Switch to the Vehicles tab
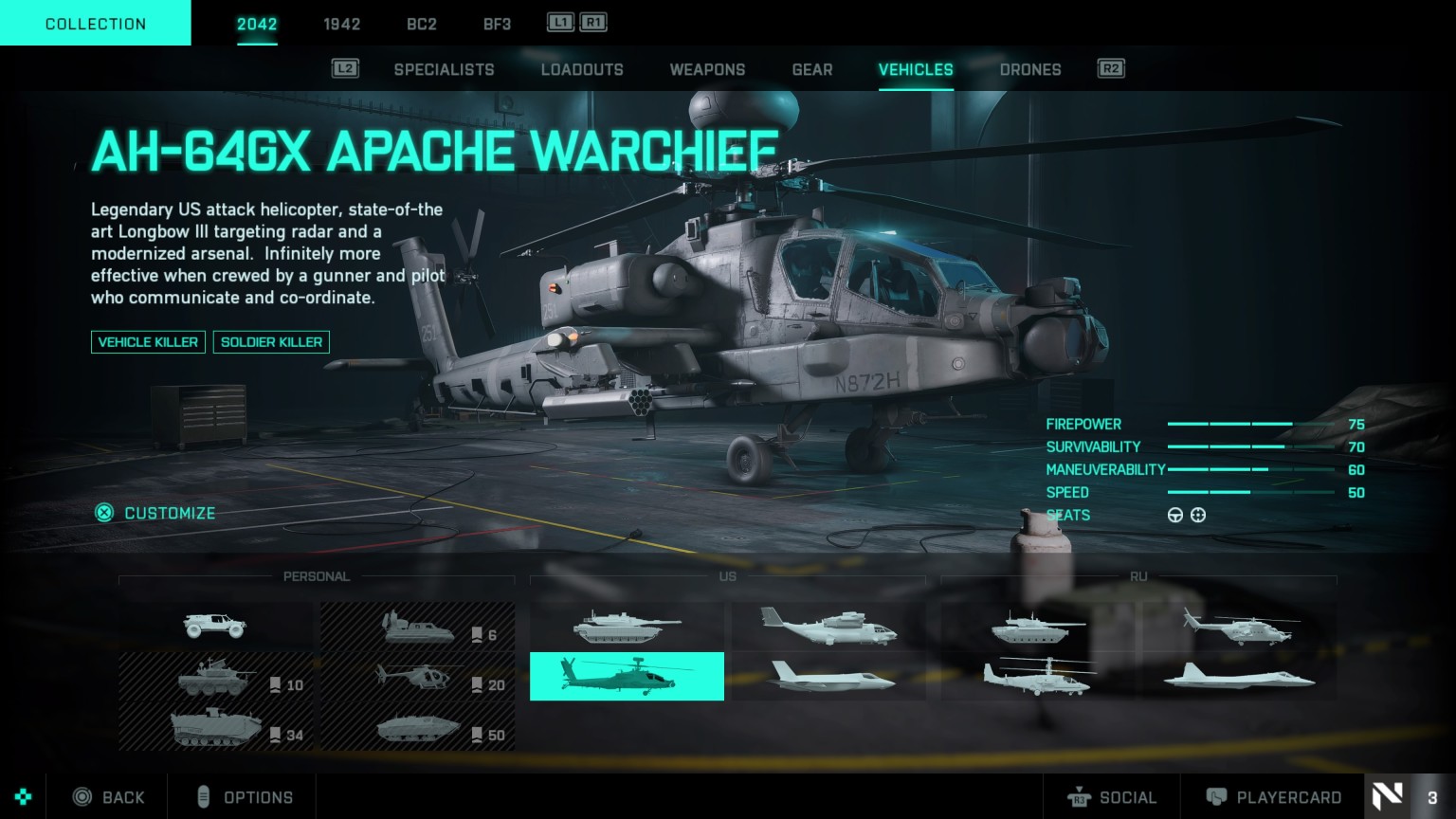Image resolution: width=1456 pixels, height=819 pixels. tap(916, 69)
